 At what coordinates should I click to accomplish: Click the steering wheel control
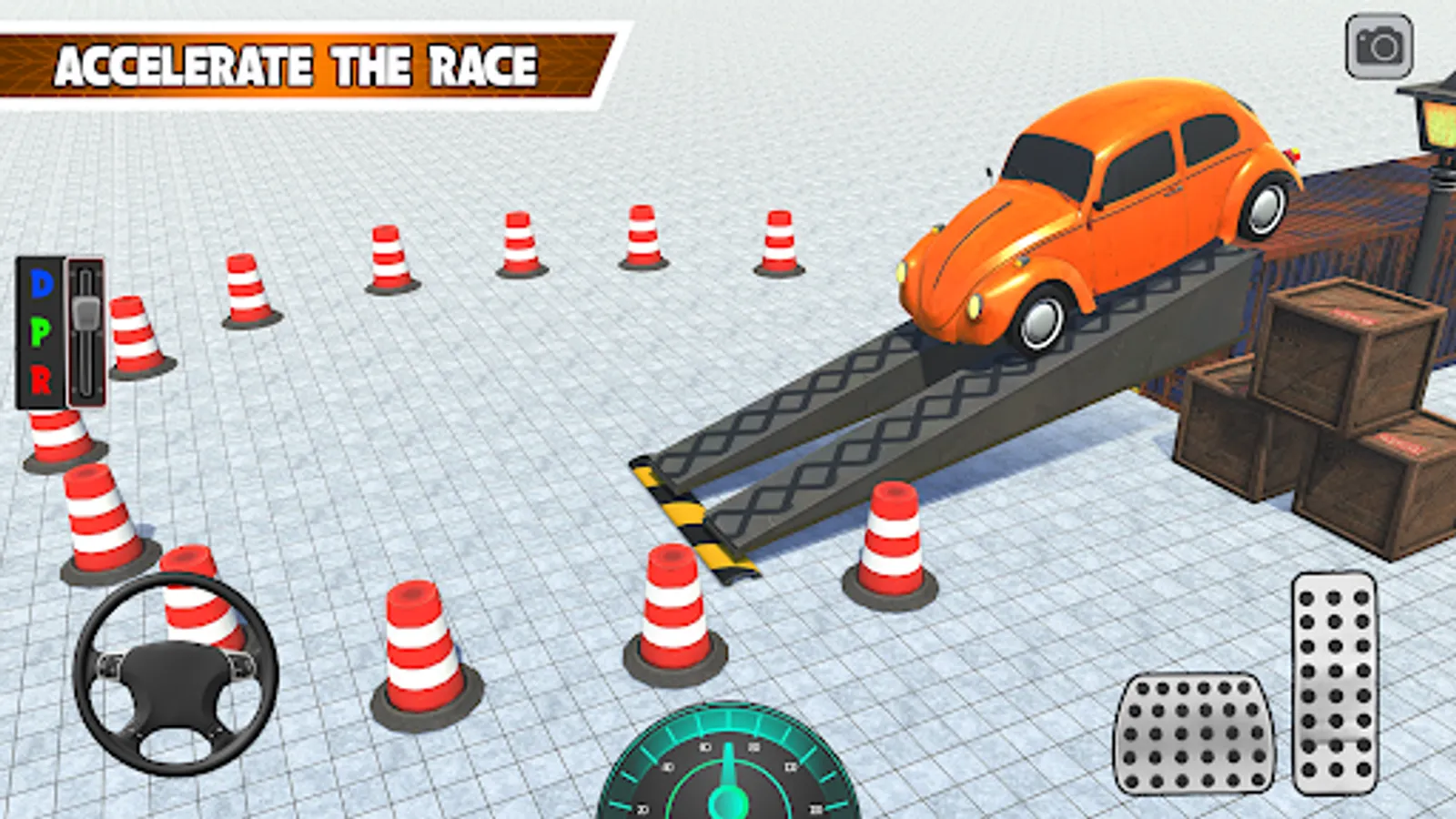click(x=176, y=673)
